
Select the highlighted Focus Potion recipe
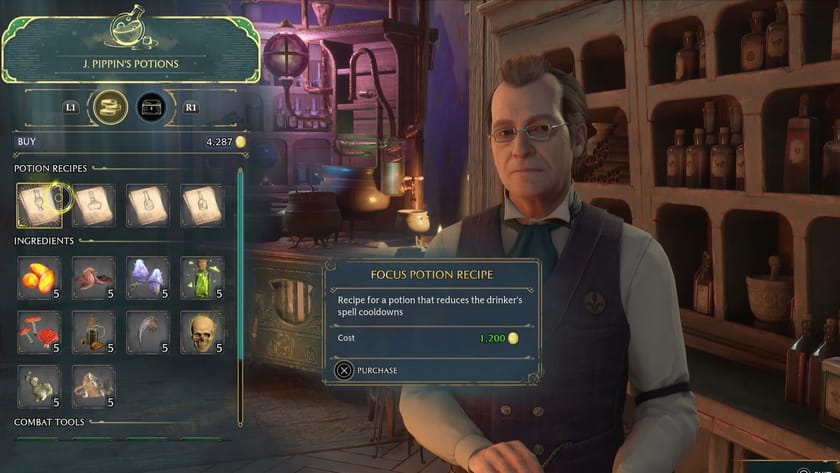coord(39,204)
